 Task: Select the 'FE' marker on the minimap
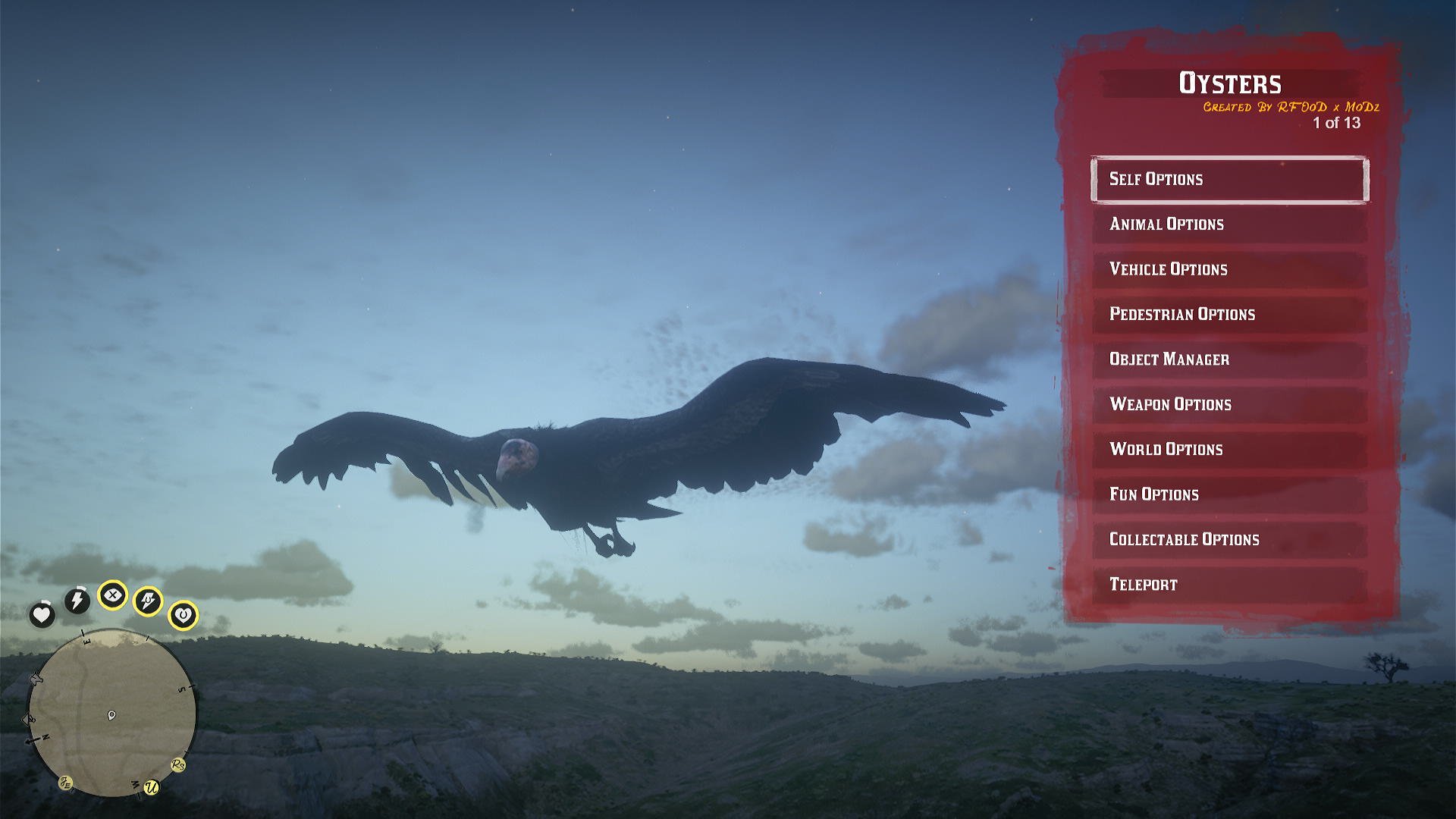(x=67, y=782)
